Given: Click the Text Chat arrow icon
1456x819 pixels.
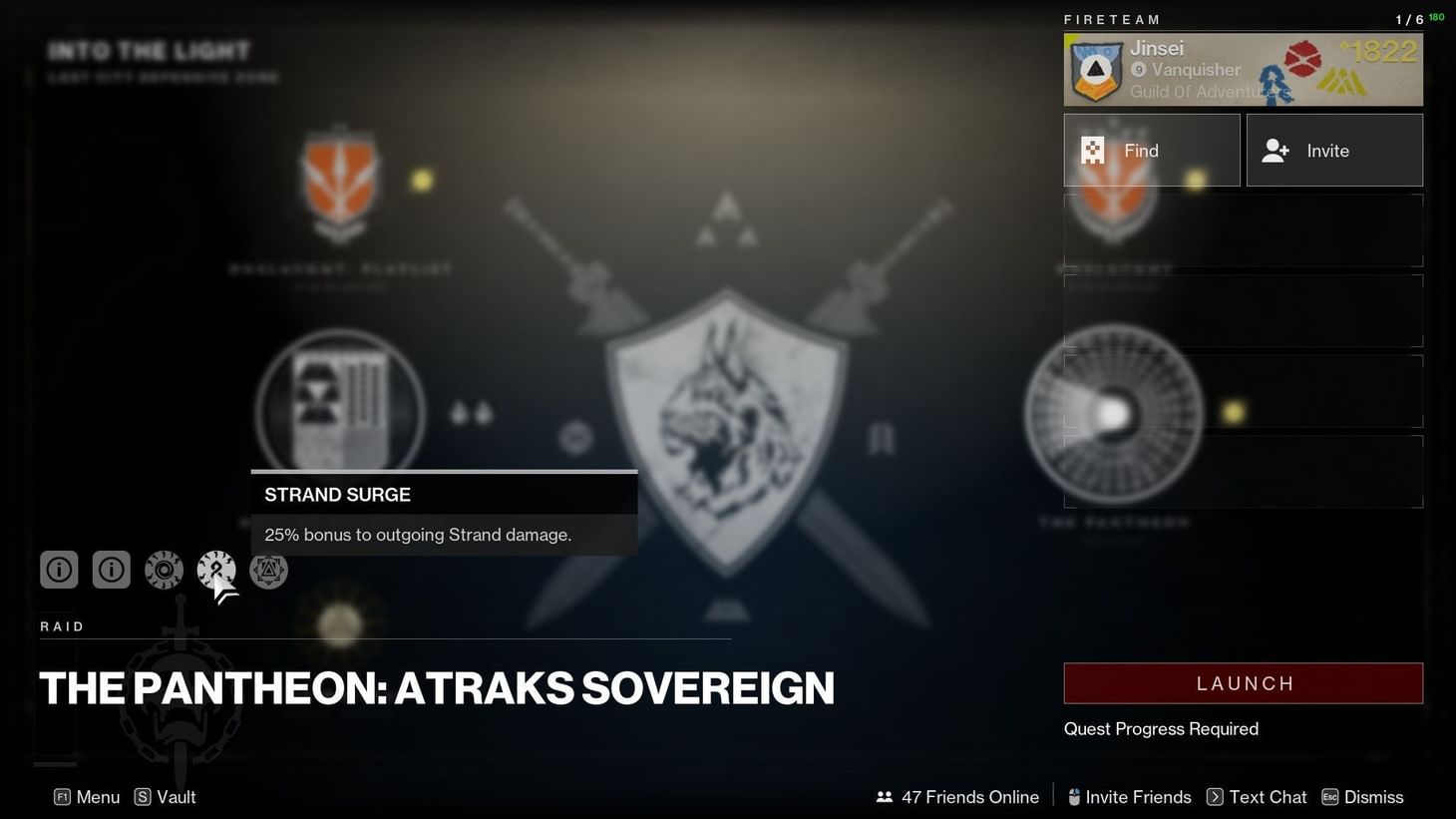Looking at the screenshot, I should pos(1215,796).
